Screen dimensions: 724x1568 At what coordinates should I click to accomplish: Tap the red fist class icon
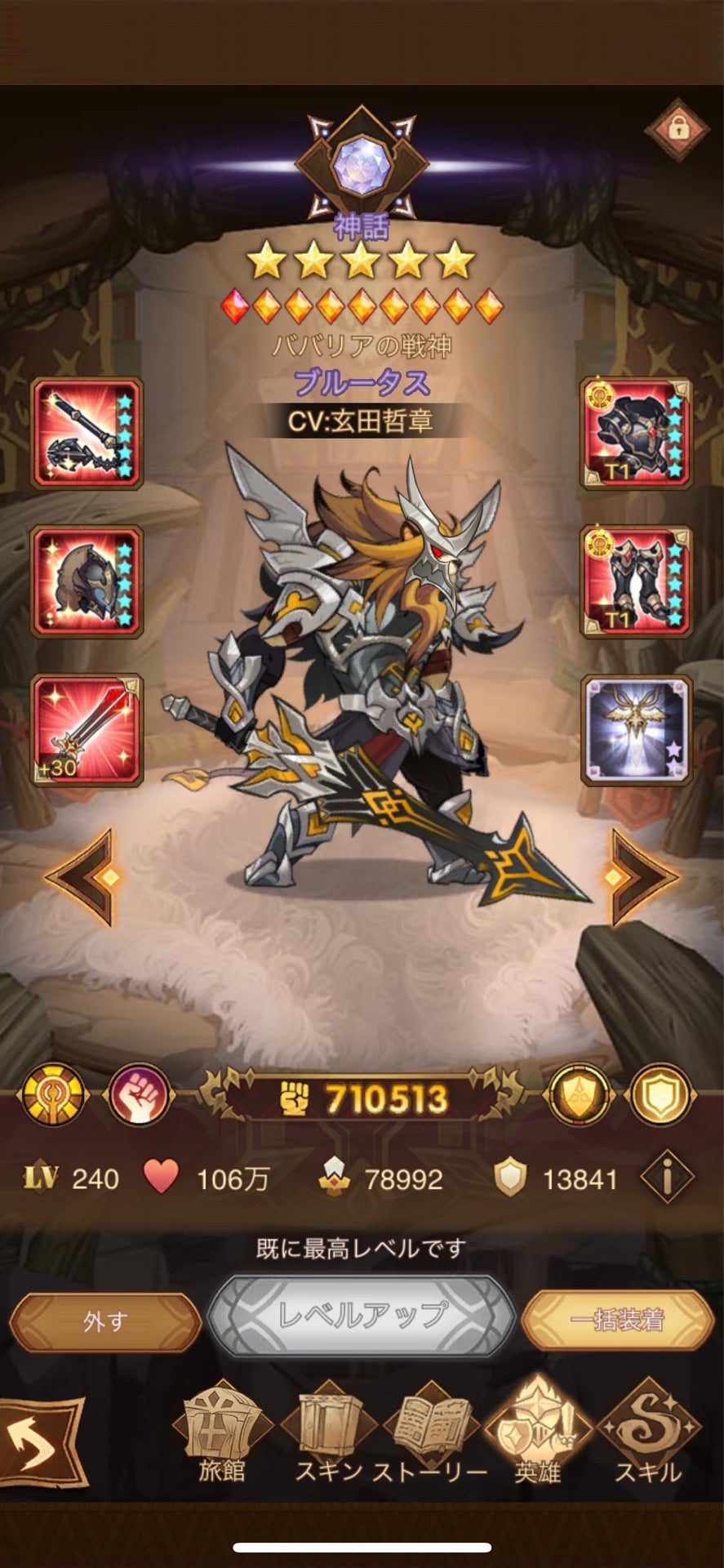(x=138, y=1095)
